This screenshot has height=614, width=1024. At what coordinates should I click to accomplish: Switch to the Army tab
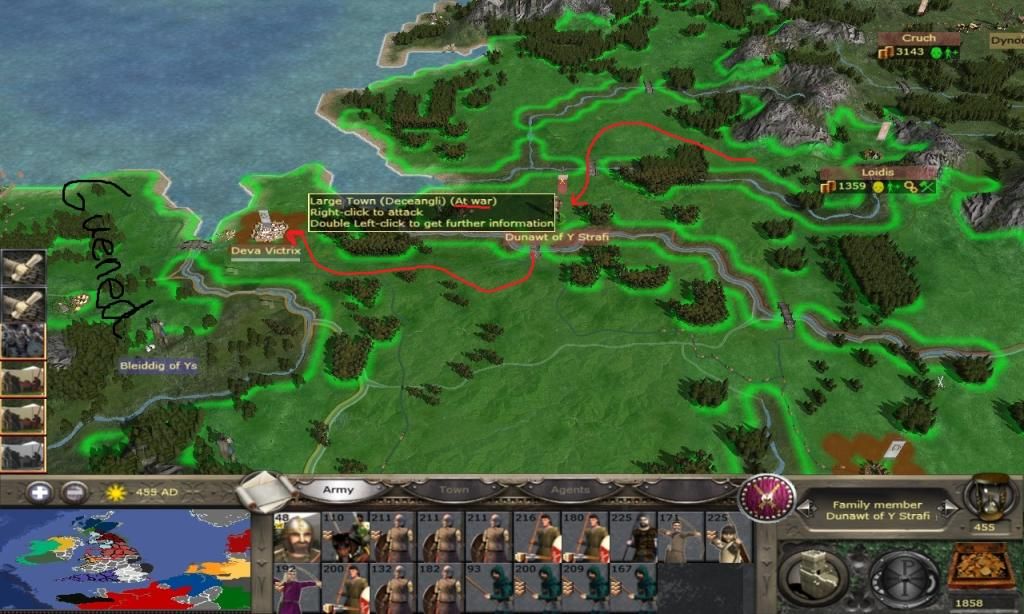[337, 491]
